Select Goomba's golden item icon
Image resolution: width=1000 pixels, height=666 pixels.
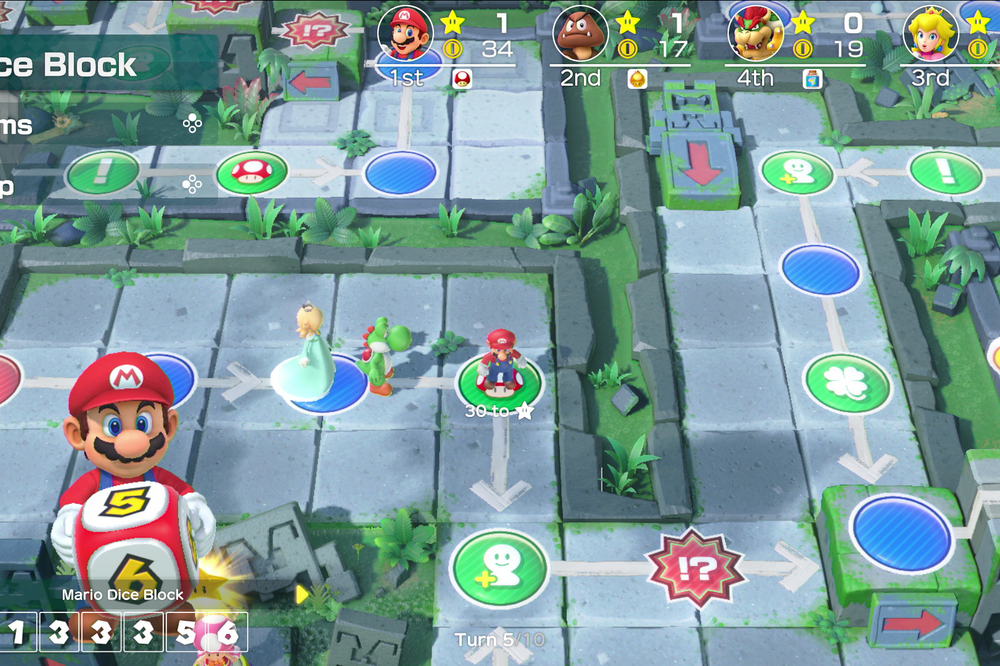[x=636, y=80]
